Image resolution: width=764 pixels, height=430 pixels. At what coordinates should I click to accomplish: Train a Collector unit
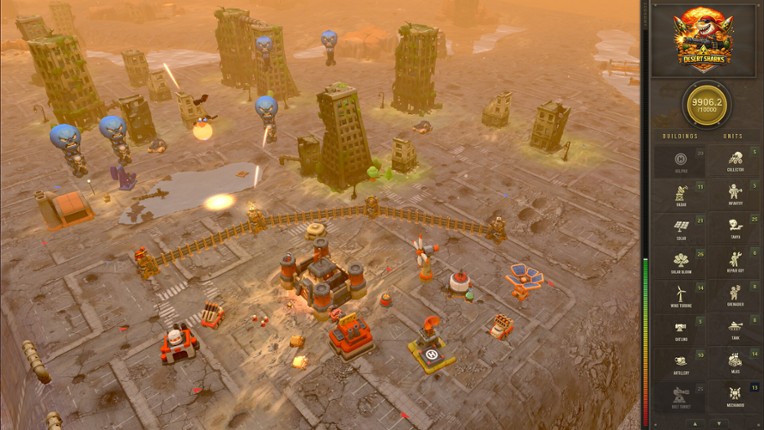point(735,160)
